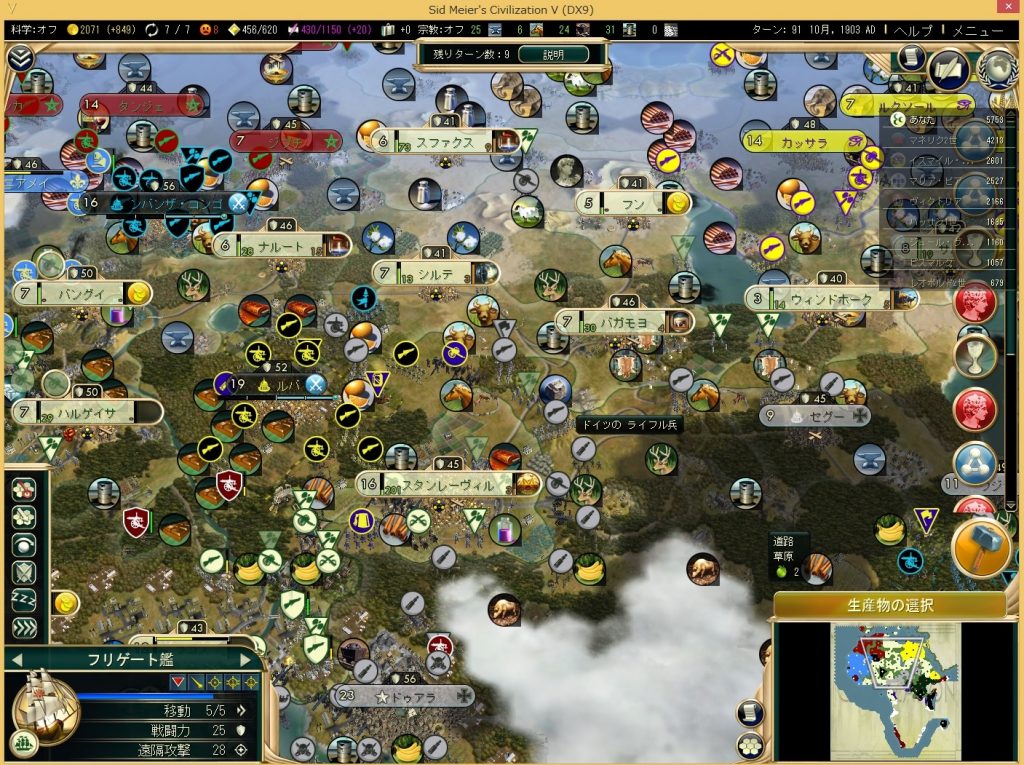Open the globe diplomacy overview icon

[x=996, y=69]
